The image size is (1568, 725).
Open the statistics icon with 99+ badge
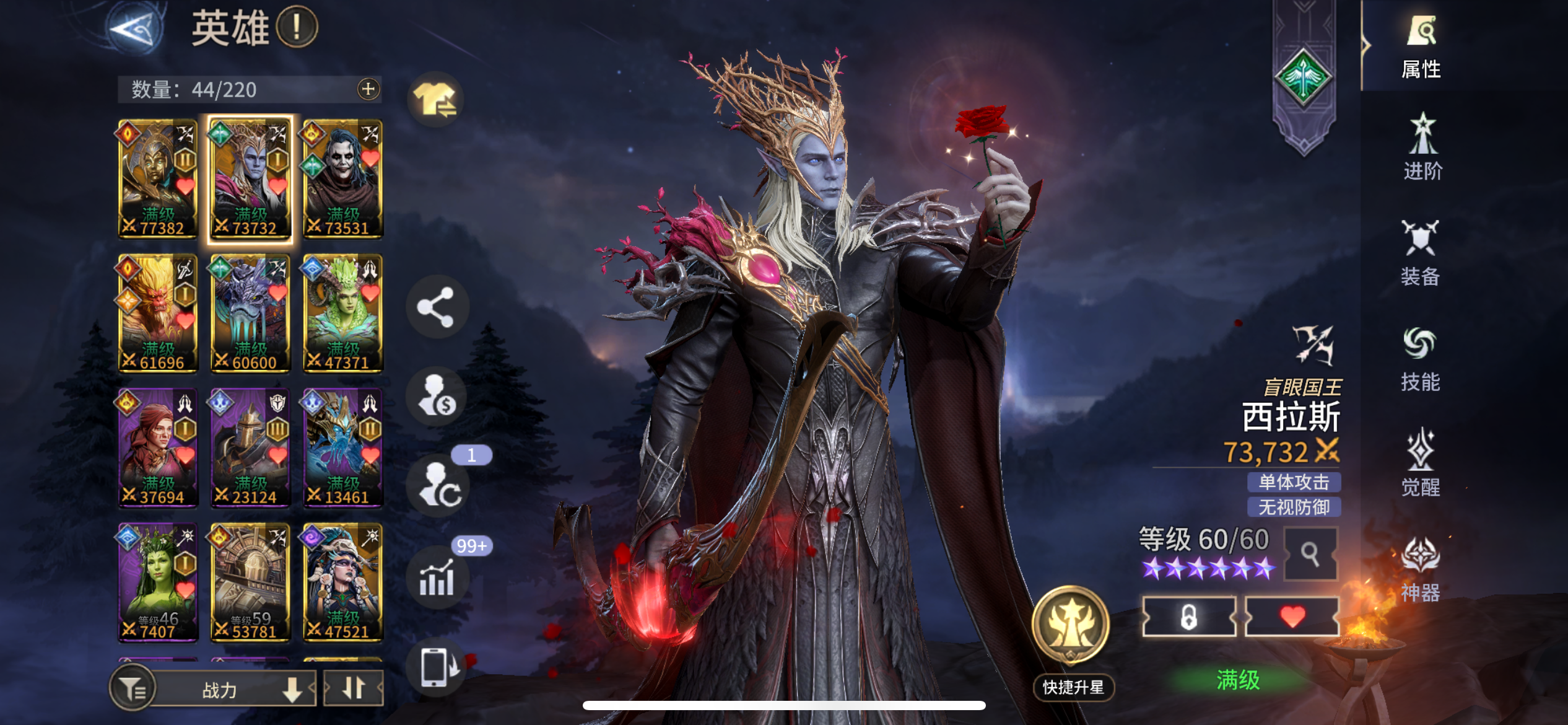(x=438, y=576)
